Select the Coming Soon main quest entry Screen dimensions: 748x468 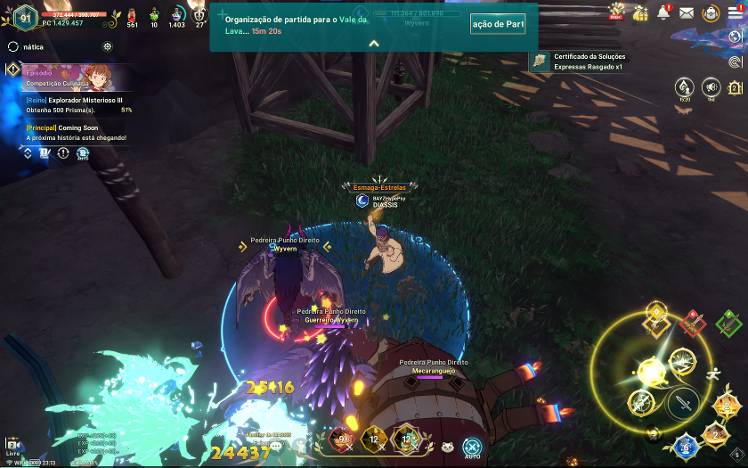tap(75, 132)
